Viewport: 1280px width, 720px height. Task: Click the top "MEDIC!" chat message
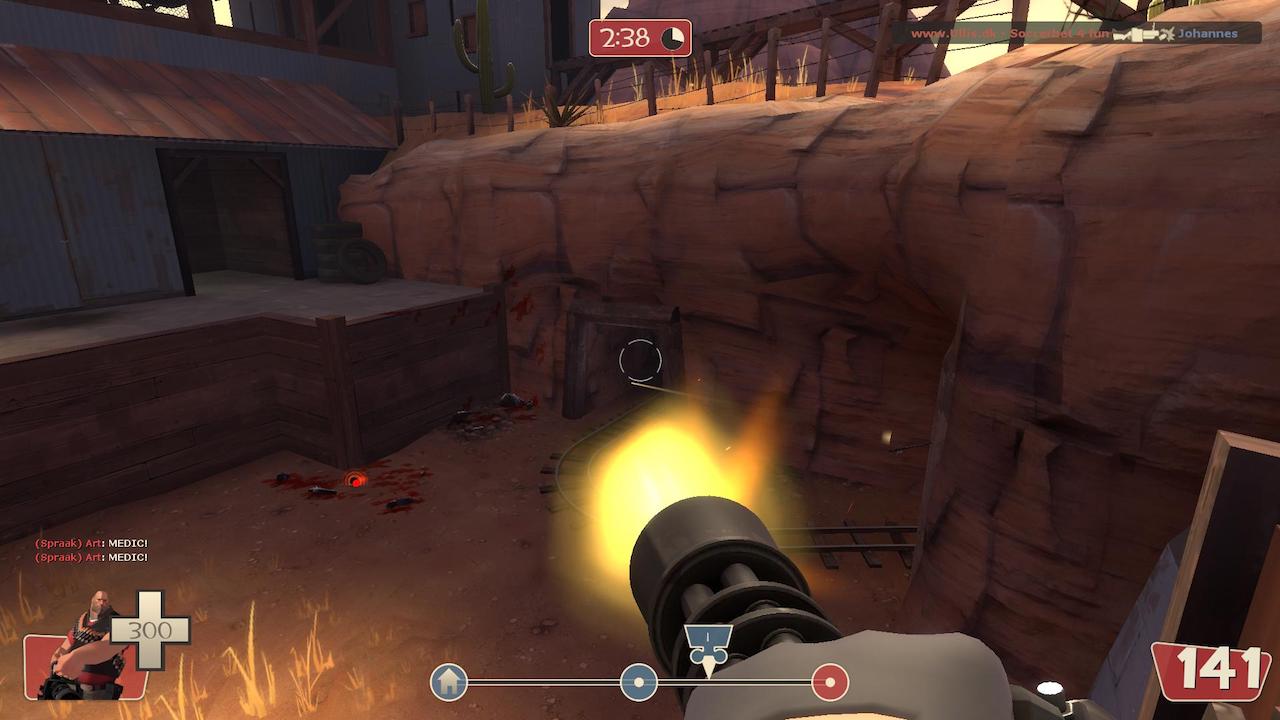(x=91, y=543)
